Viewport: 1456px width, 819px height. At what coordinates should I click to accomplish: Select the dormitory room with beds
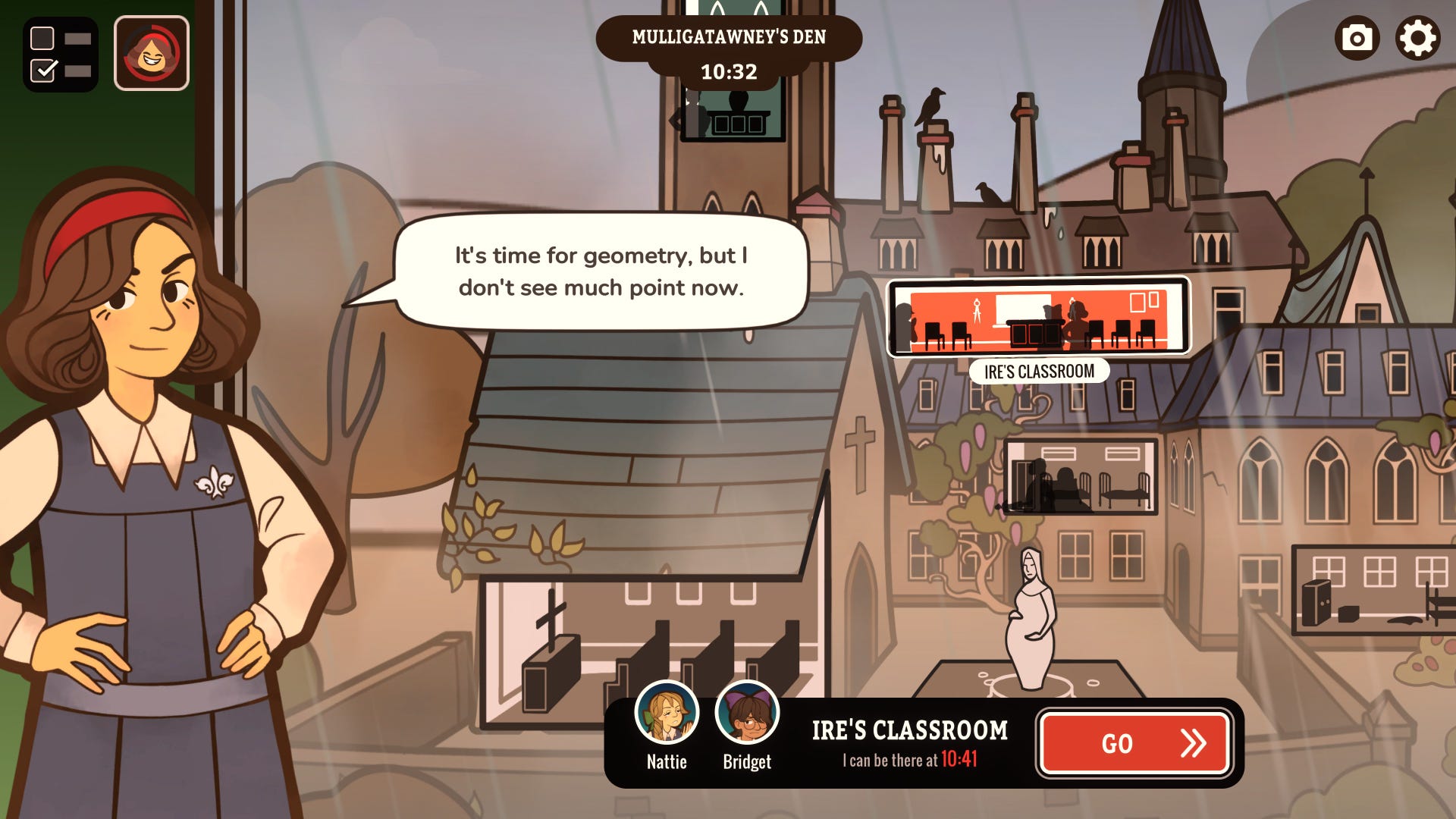coord(1081,477)
